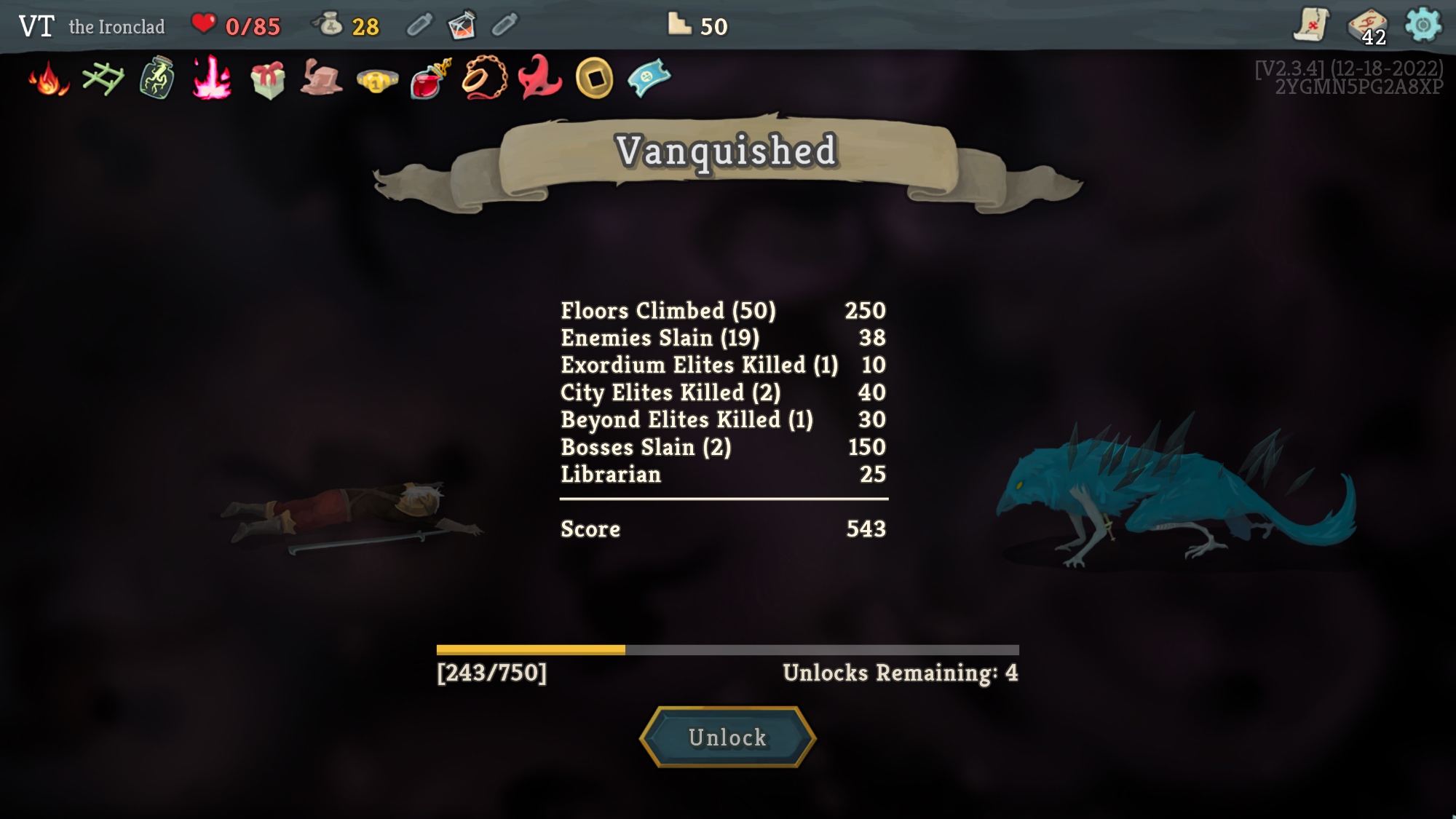Click the gift box relic

coord(267,79)
